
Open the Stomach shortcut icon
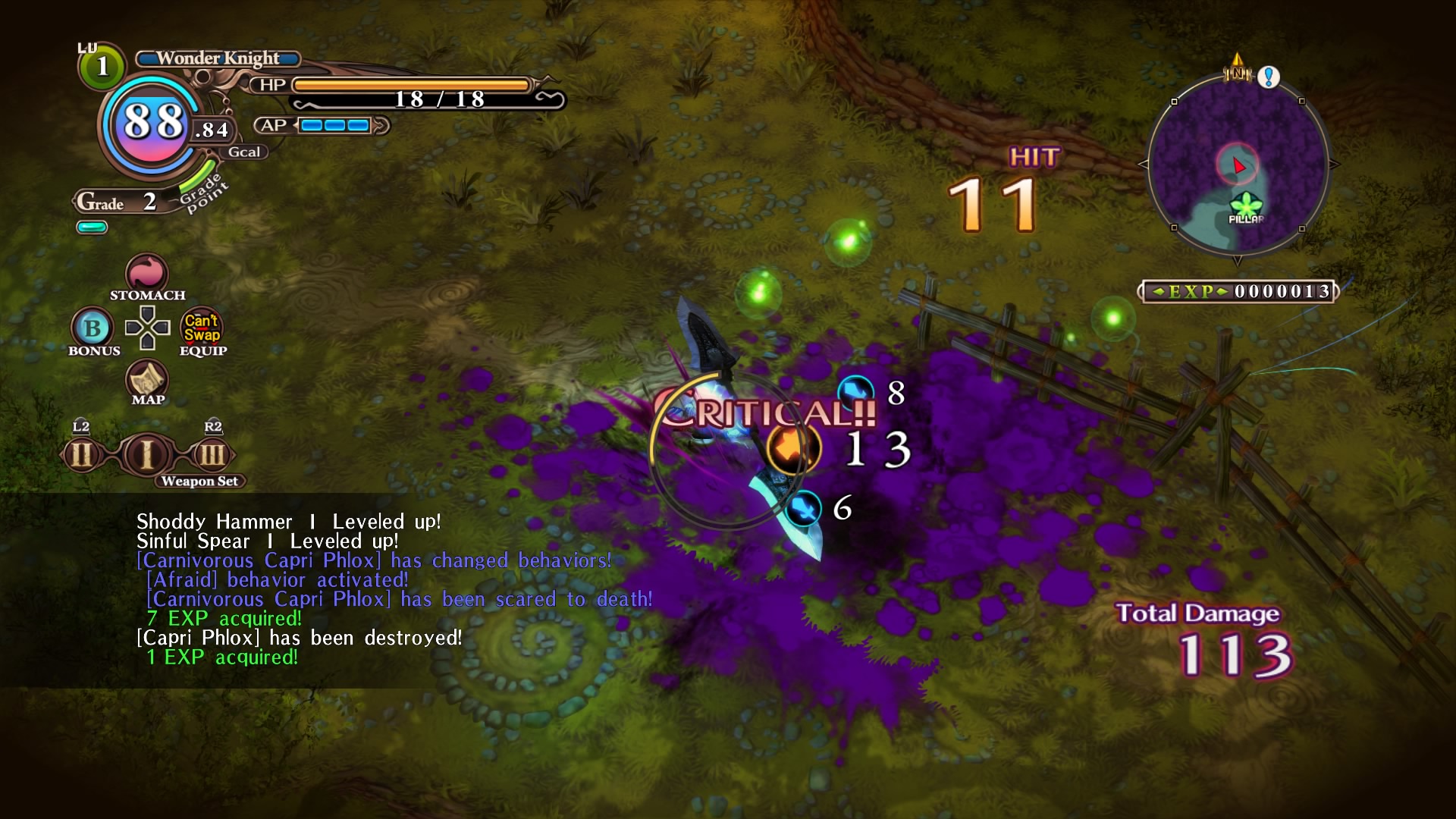[146, 273]
